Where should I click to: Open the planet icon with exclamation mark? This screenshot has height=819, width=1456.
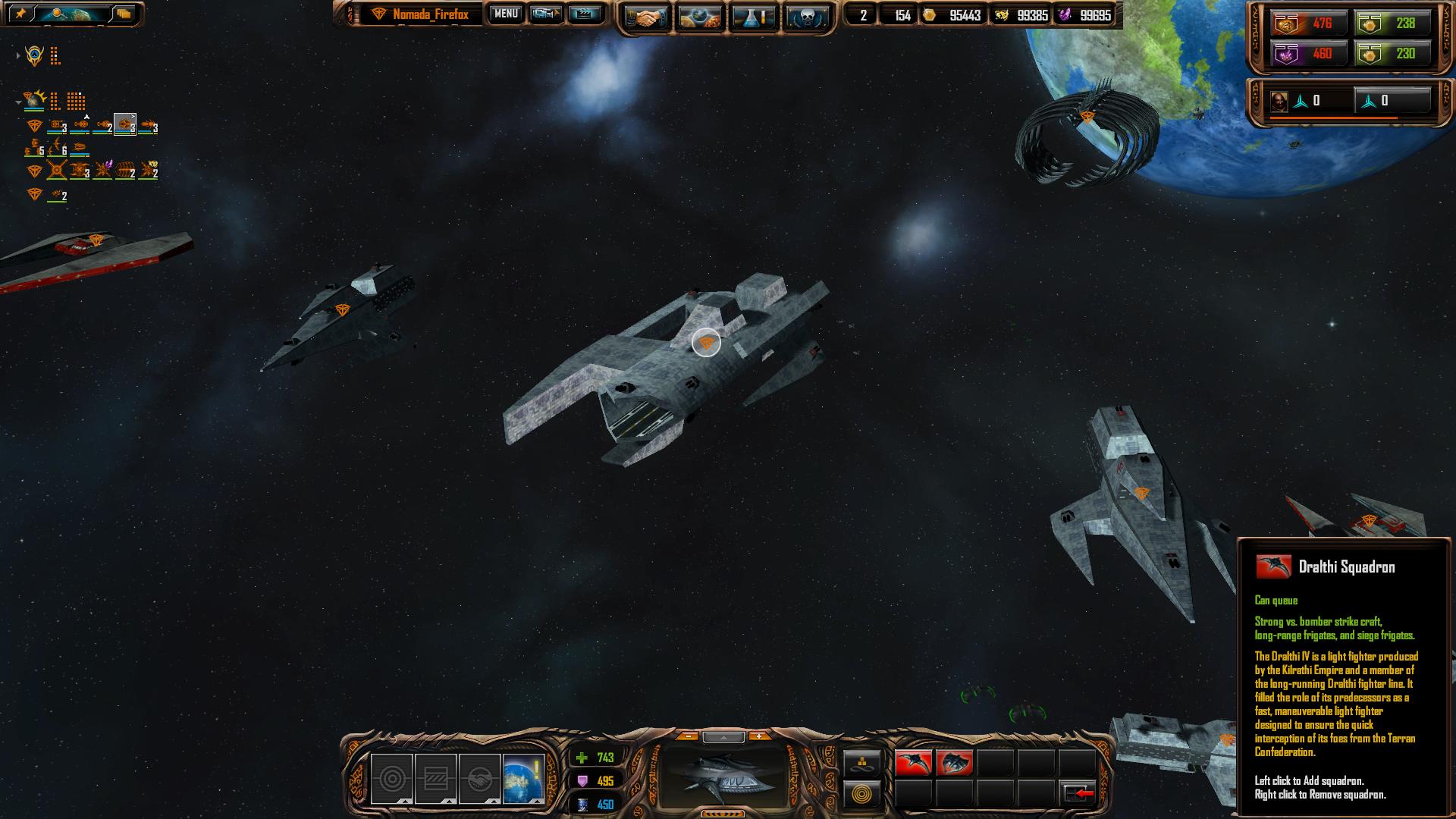(x=523, y=778)
